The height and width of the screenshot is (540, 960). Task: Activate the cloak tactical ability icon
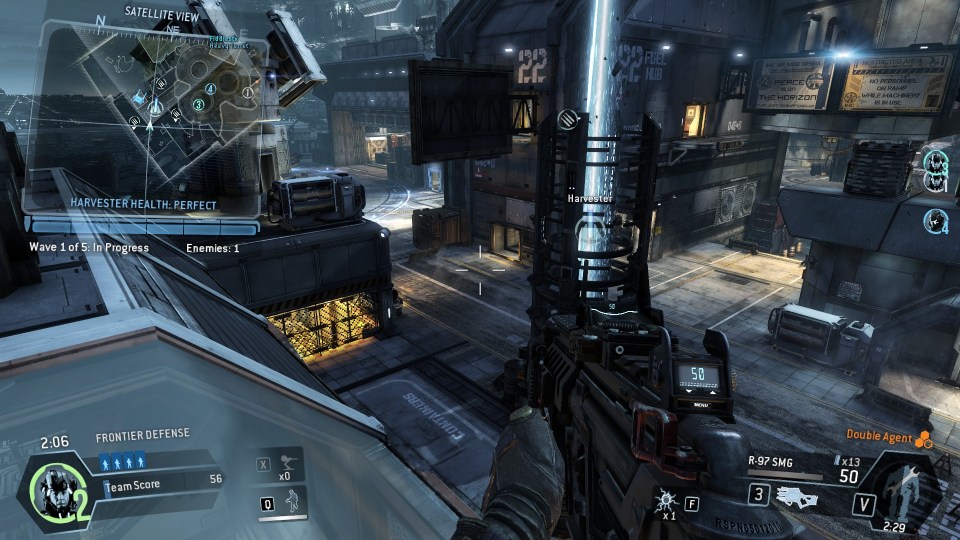(x=290, y=501)
